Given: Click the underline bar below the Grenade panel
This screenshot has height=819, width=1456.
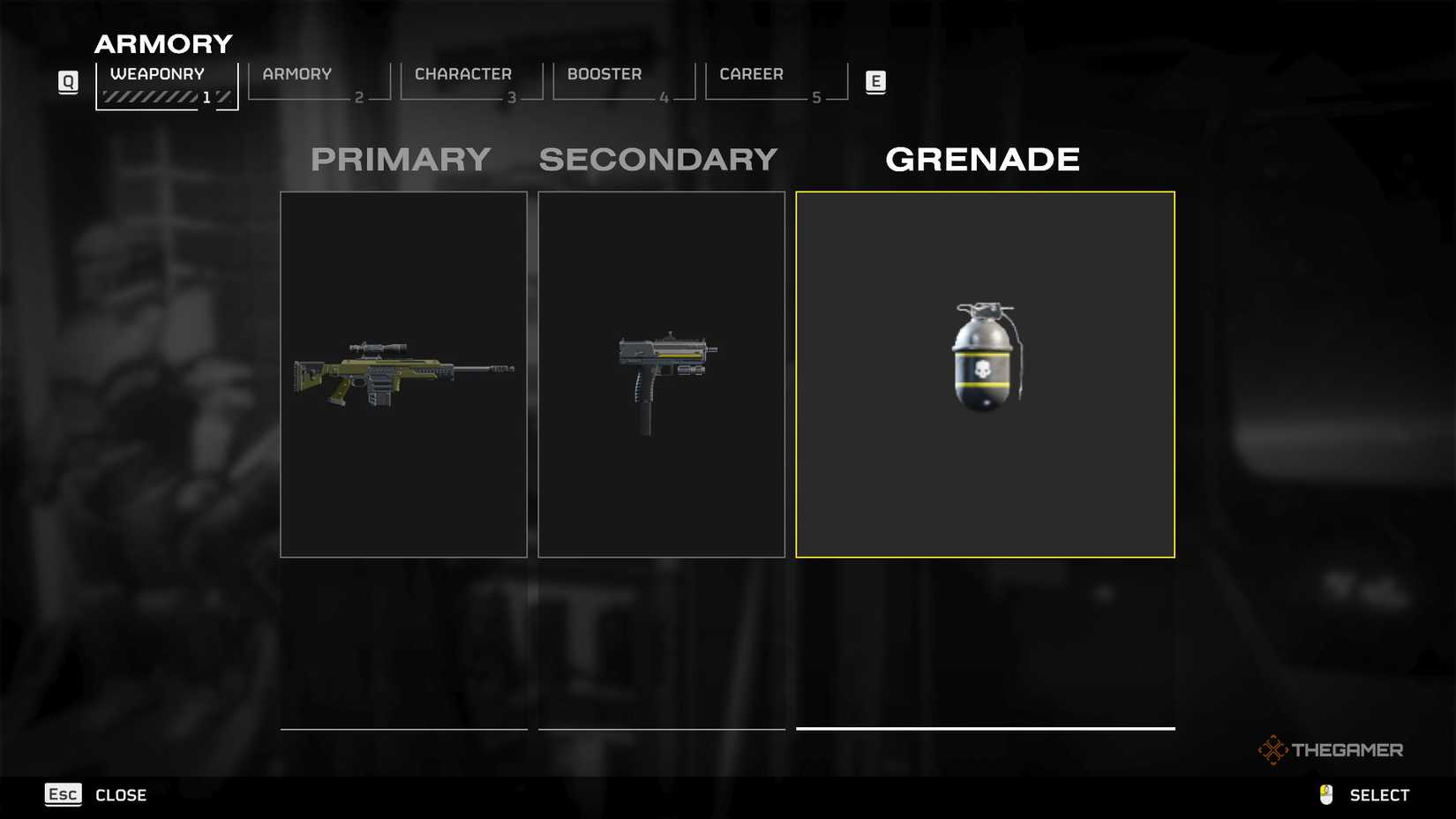Looking at the screenshot, I should click(x=985, y=730).
